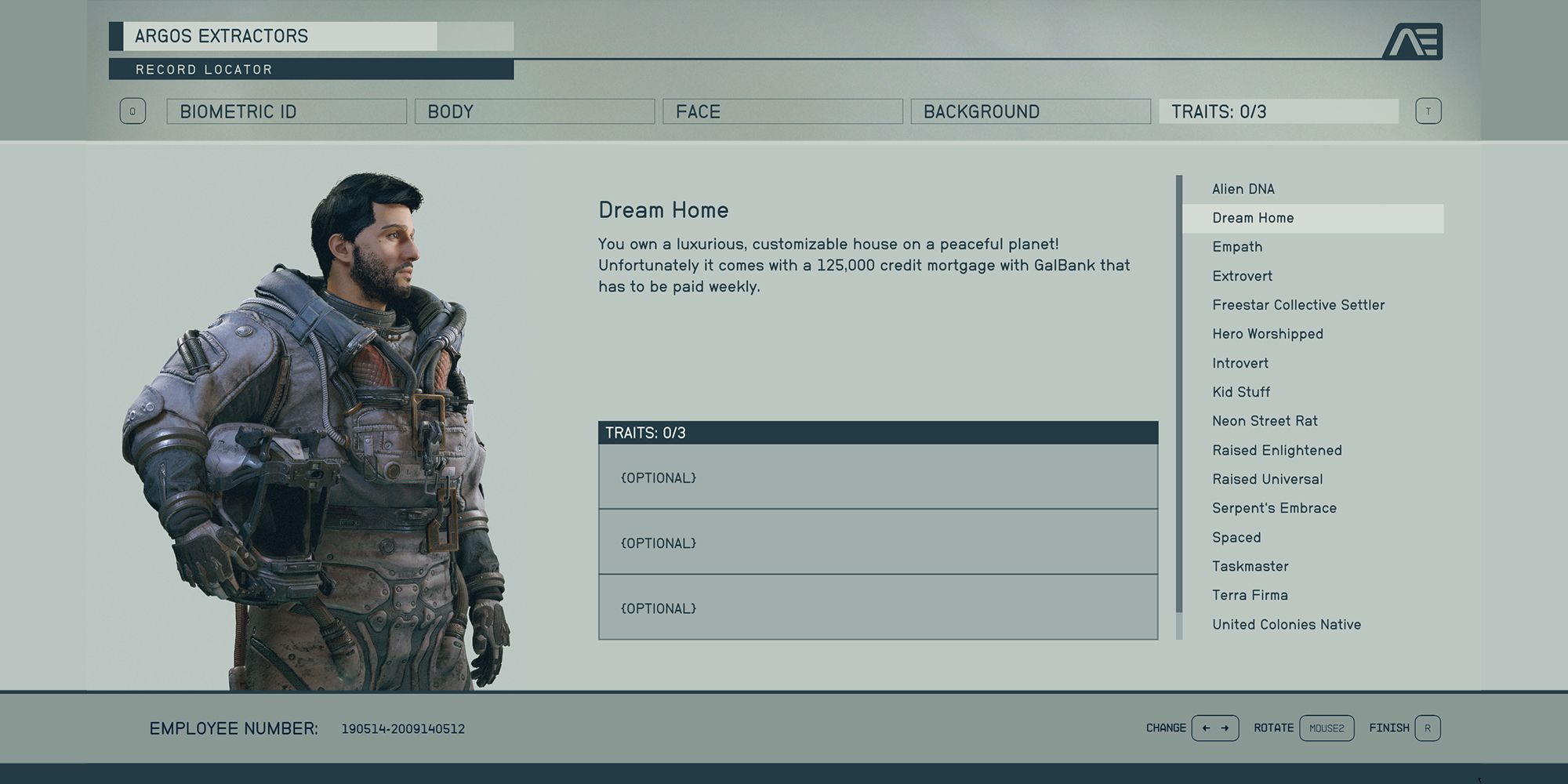Click the right arrow to change character
The height and width of the screenshot is (784, 1568).
[1225, 728]
